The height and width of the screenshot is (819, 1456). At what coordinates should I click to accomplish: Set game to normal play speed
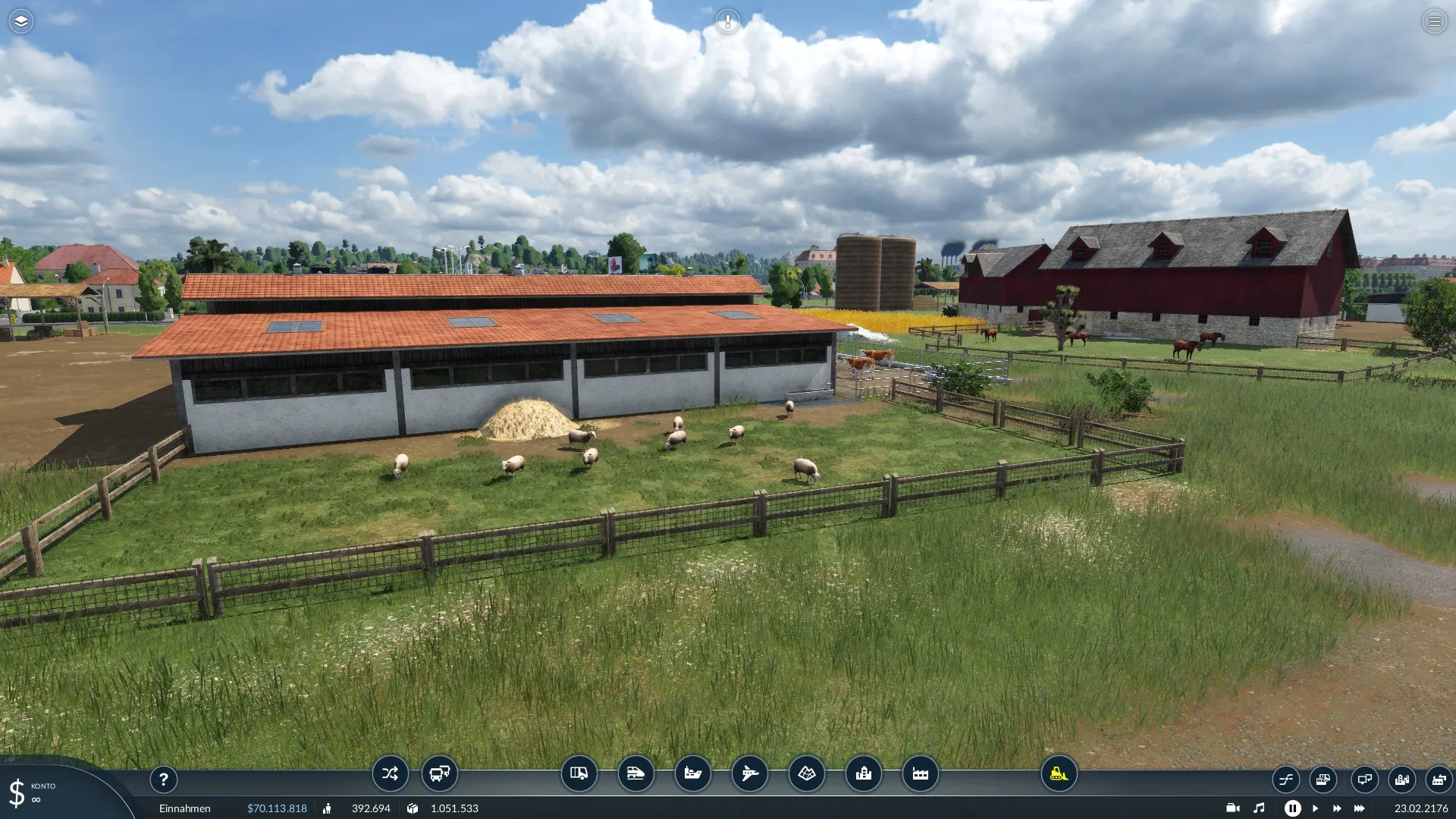click(x=1315, y=808)
